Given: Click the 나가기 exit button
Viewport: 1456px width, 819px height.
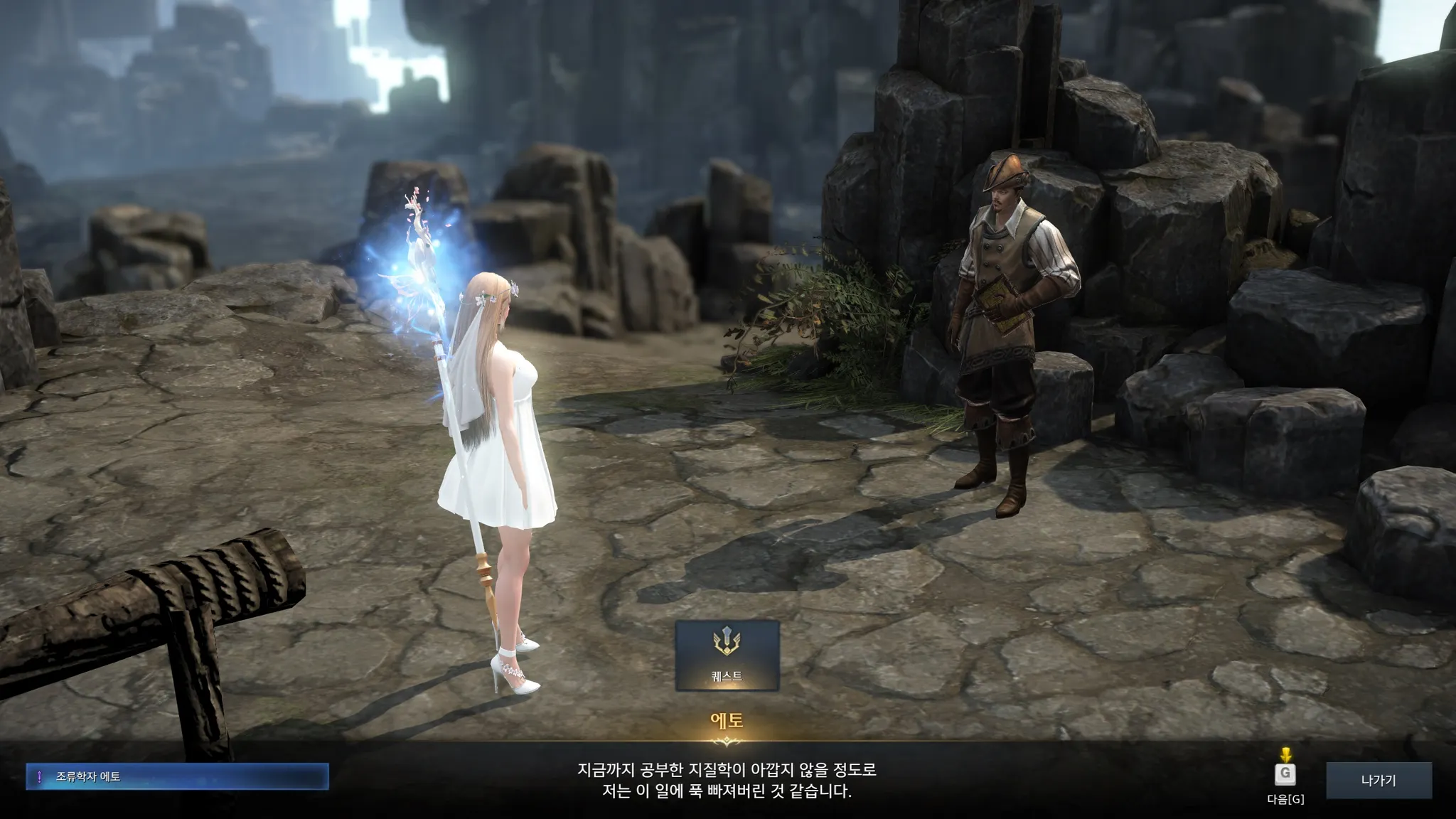Looking at the screenshot, I should 1379,780.
